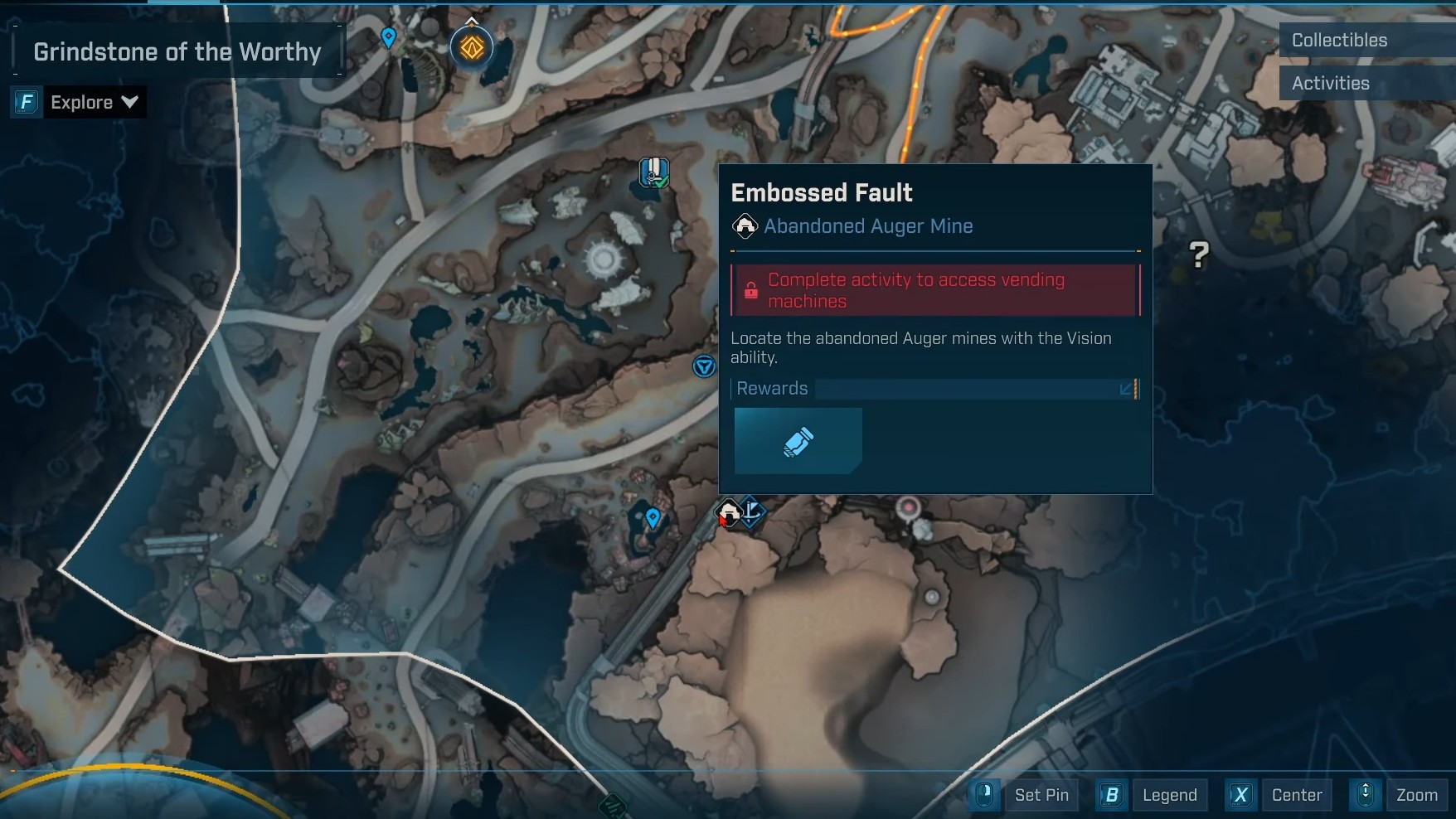Switch to the Collectibles tab

[1338, 40]
